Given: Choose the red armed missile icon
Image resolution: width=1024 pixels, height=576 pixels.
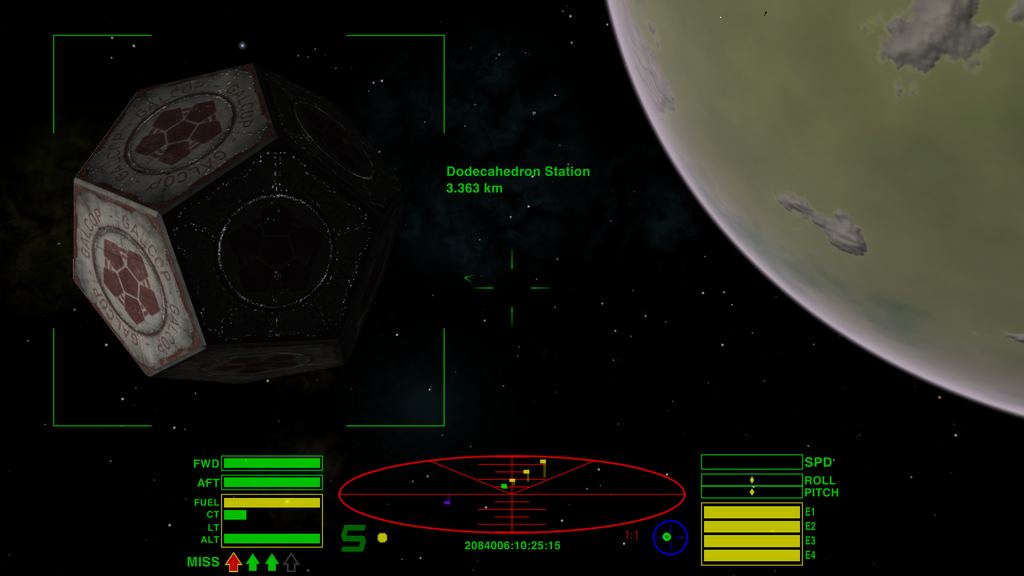Looking at the screenshot, I should click(x=233, y=562).
